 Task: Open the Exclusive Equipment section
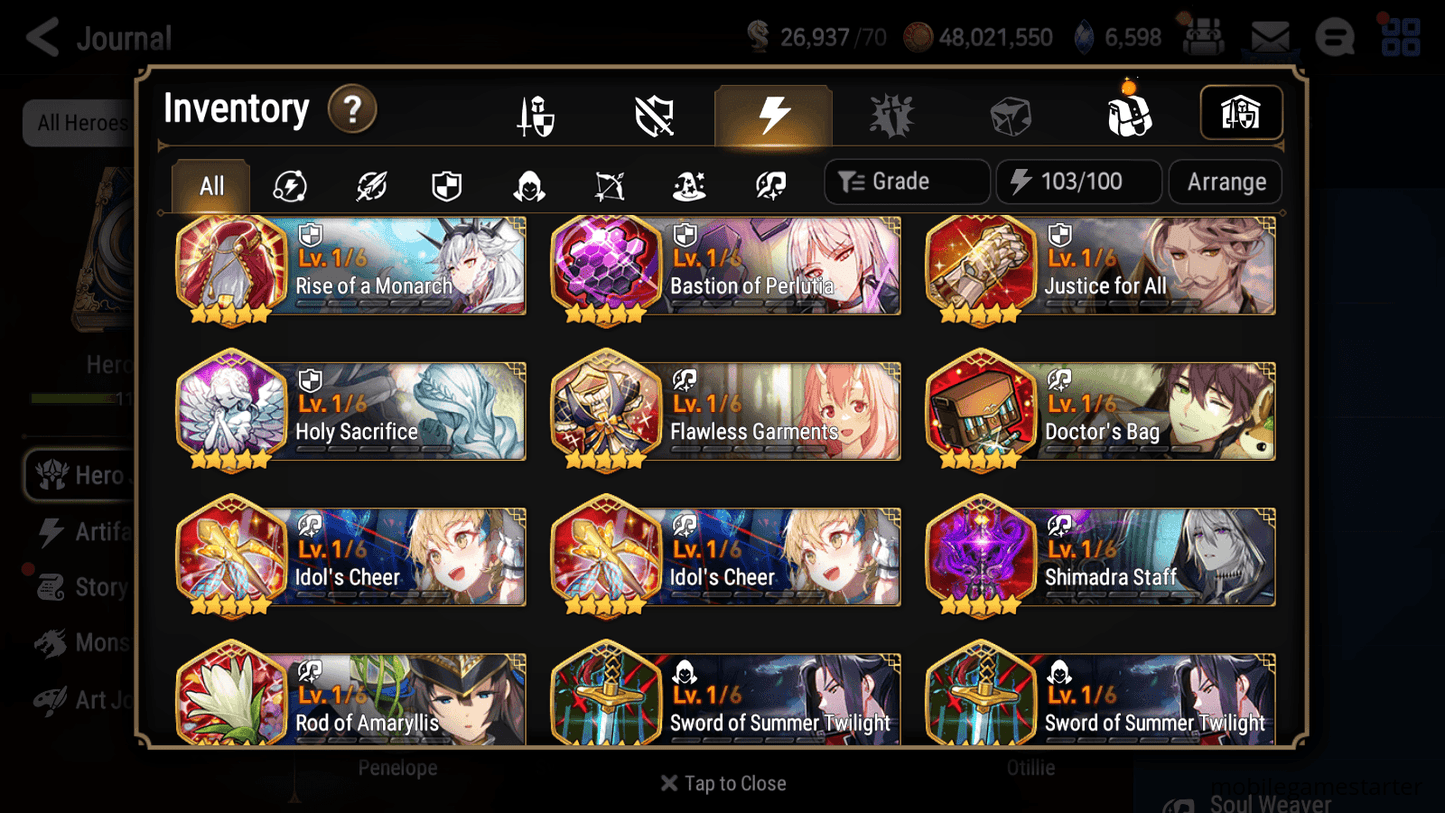tap(655, 113)
